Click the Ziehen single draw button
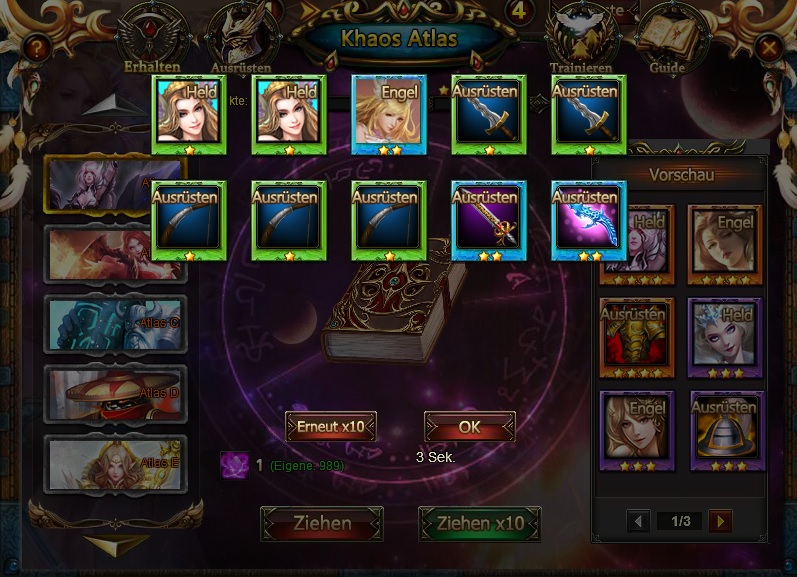This screenshot has width=797, height=577. coord(322,523)
